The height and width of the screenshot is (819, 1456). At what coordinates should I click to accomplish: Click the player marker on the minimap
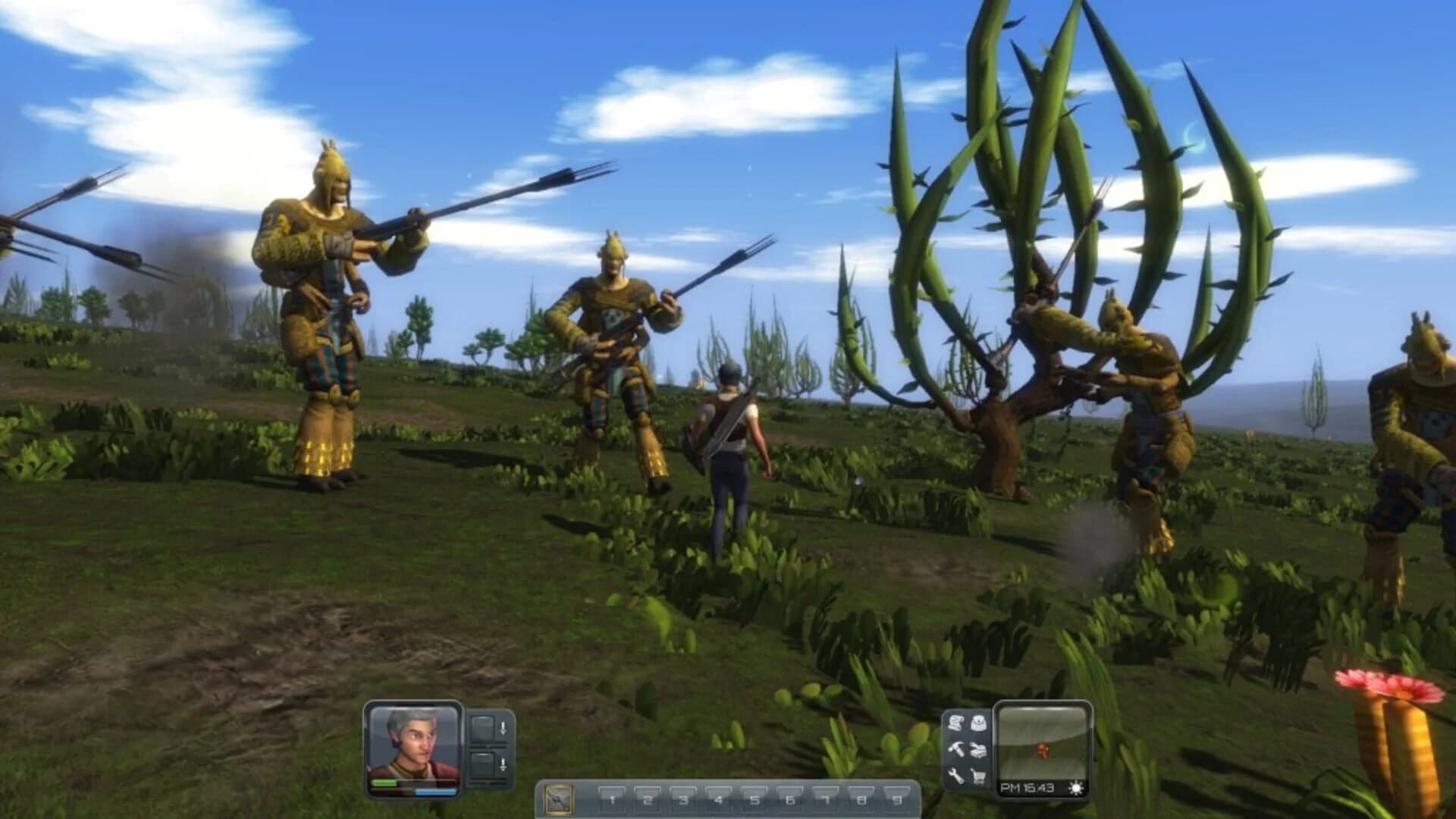[x=1043, y=749]
